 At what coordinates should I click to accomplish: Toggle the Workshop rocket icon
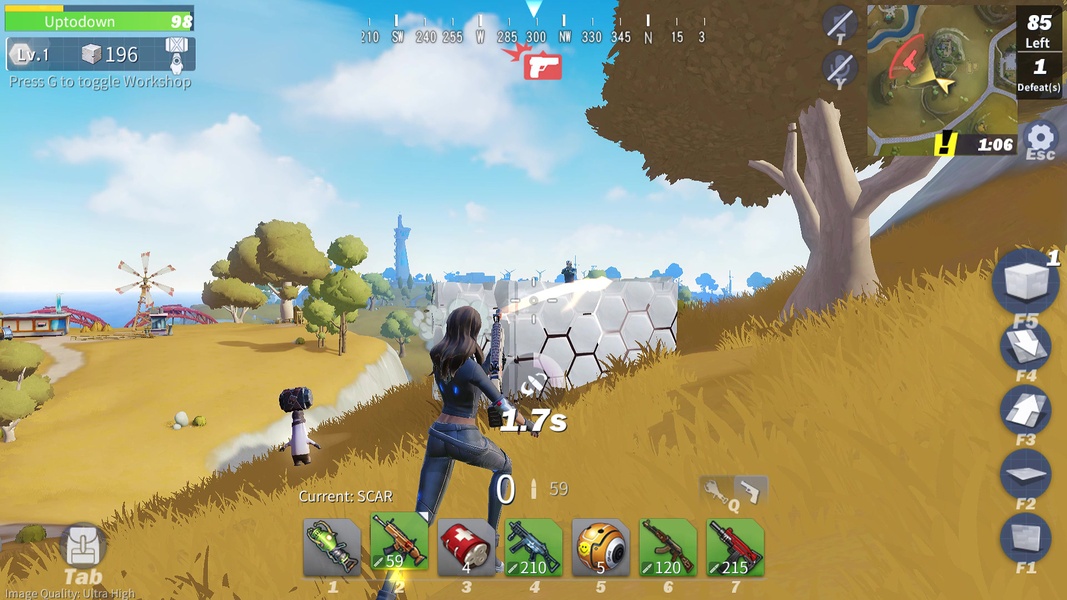tap(176, 54)
